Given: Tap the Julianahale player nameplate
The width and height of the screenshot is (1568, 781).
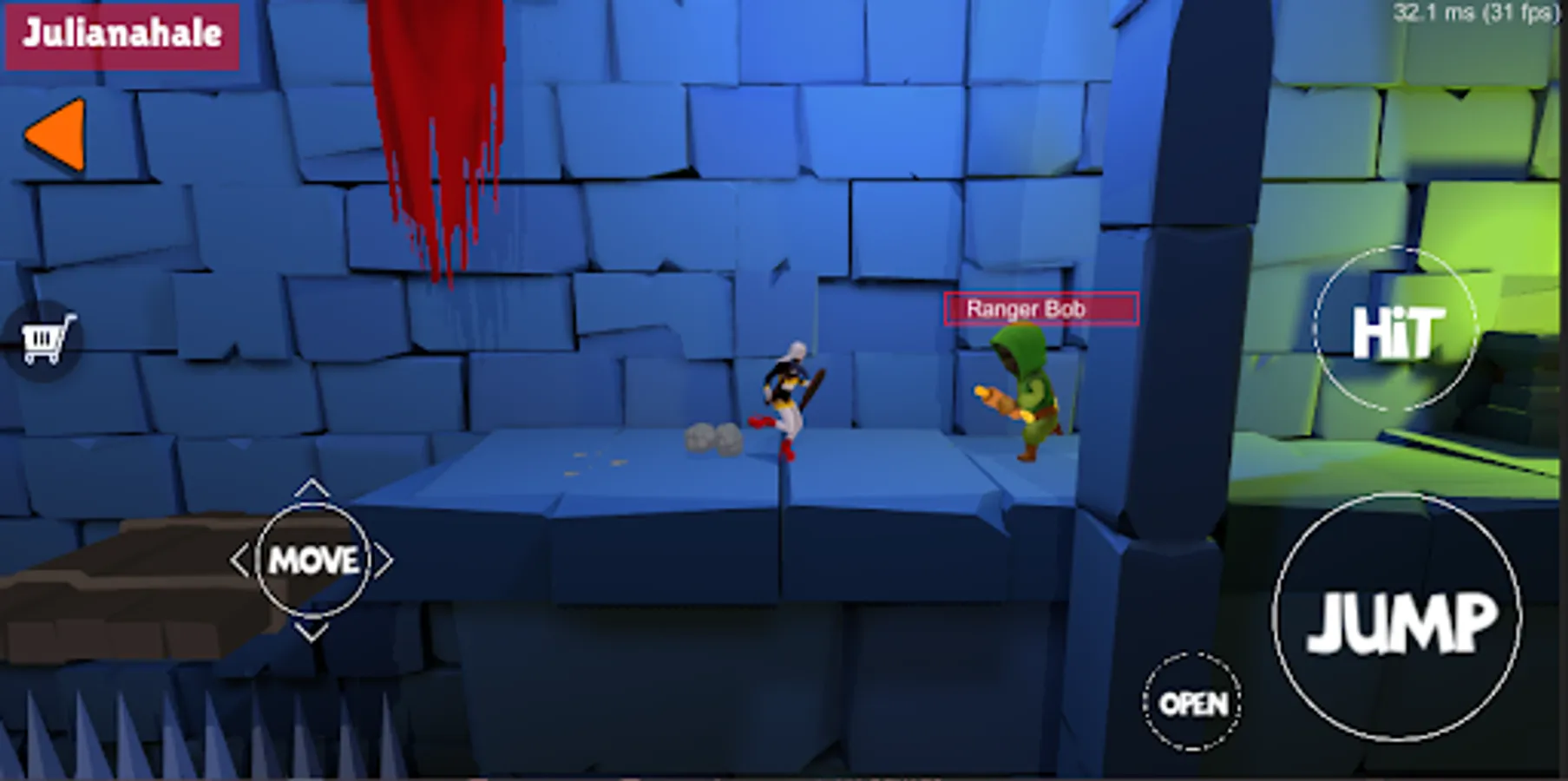Looking at the screenshot, I should [x=120, y=36].
